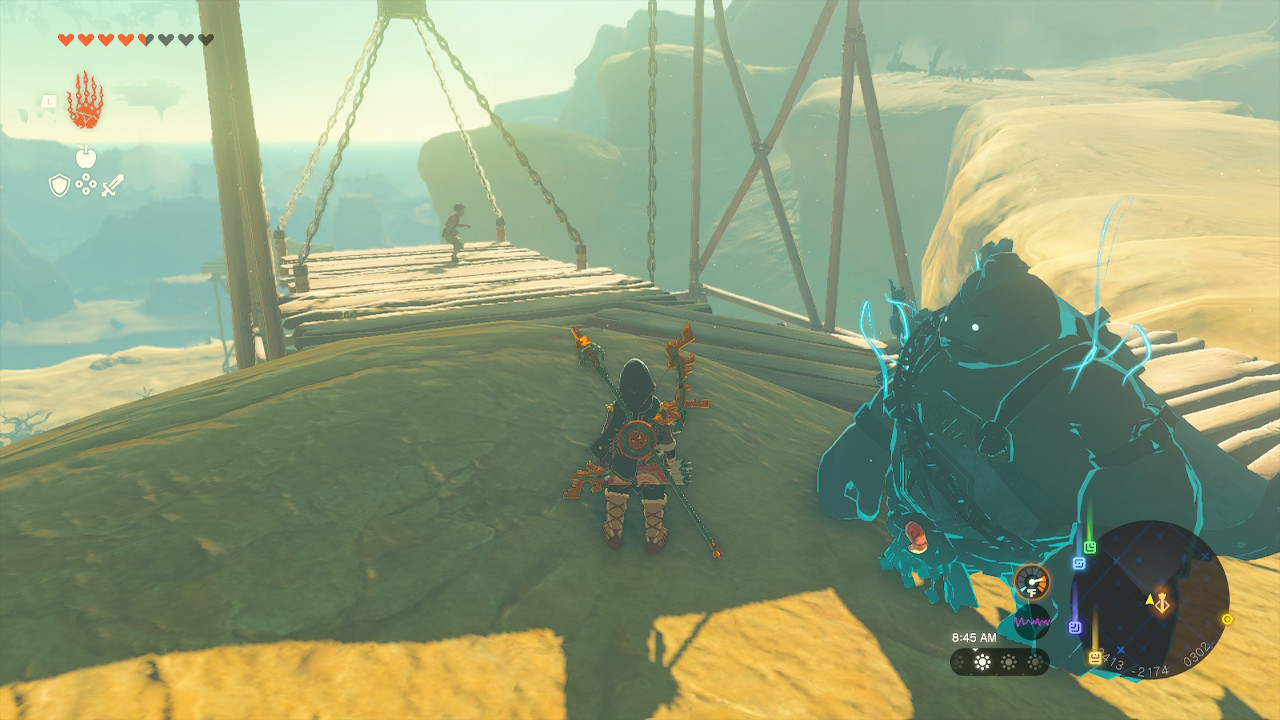Viewport: 1280px width, 720px height.
Task: Open the circular minimap
Action: [1149, 599]
